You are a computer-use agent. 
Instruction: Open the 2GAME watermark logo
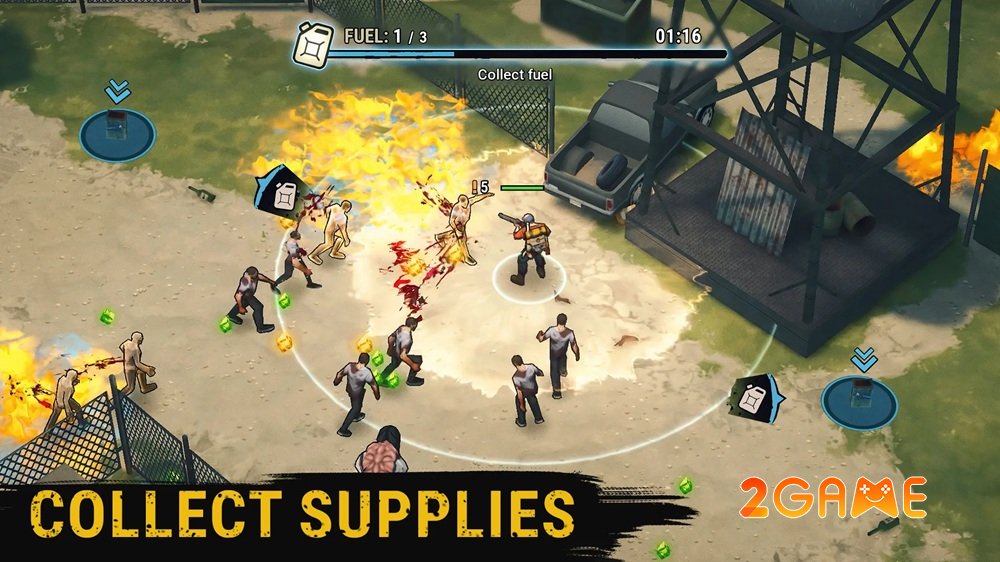pyautogui.click(x=833, y=499)
